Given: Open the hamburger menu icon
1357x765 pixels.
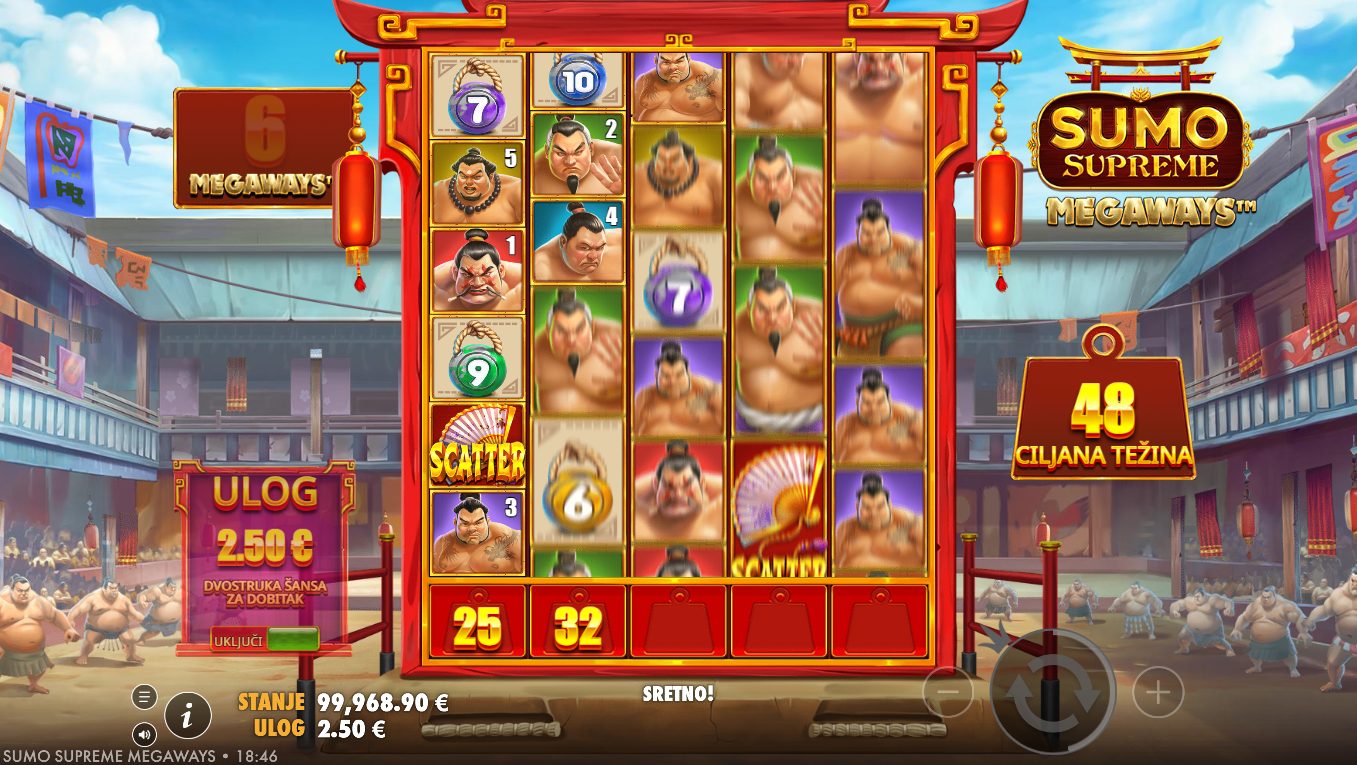Looking at the screenshot, I should [144, 697].
